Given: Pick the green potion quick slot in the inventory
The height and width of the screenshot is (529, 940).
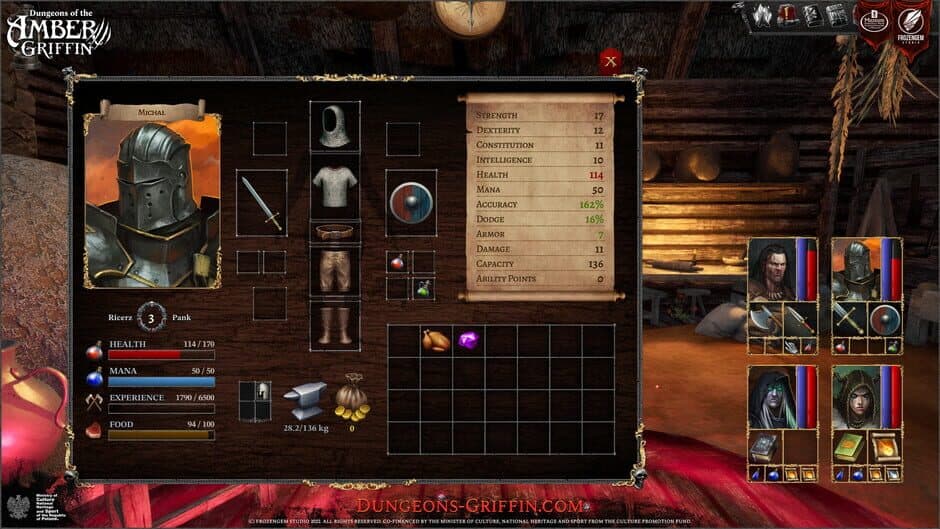Looking at the screenshot, I should coord(423,288).
